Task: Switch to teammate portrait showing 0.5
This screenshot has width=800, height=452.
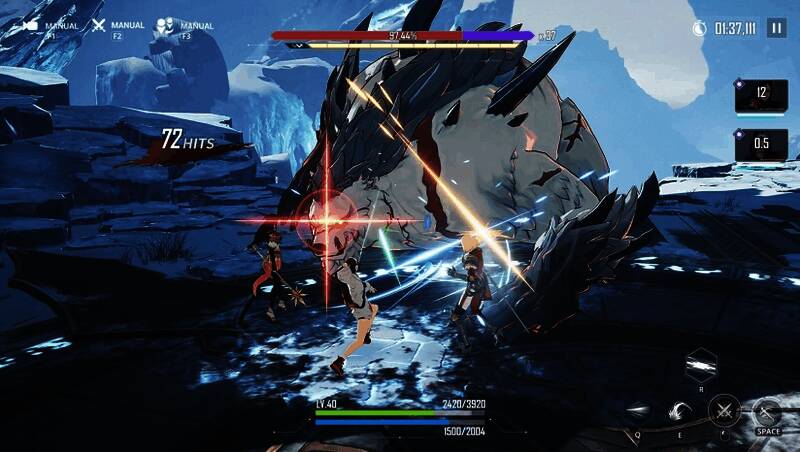Action: 760,144
